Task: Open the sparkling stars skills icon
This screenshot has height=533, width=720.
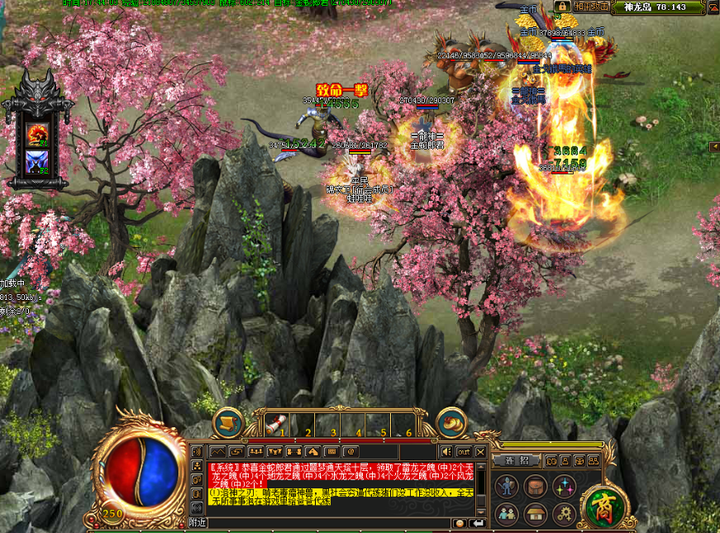Action: 565,486
